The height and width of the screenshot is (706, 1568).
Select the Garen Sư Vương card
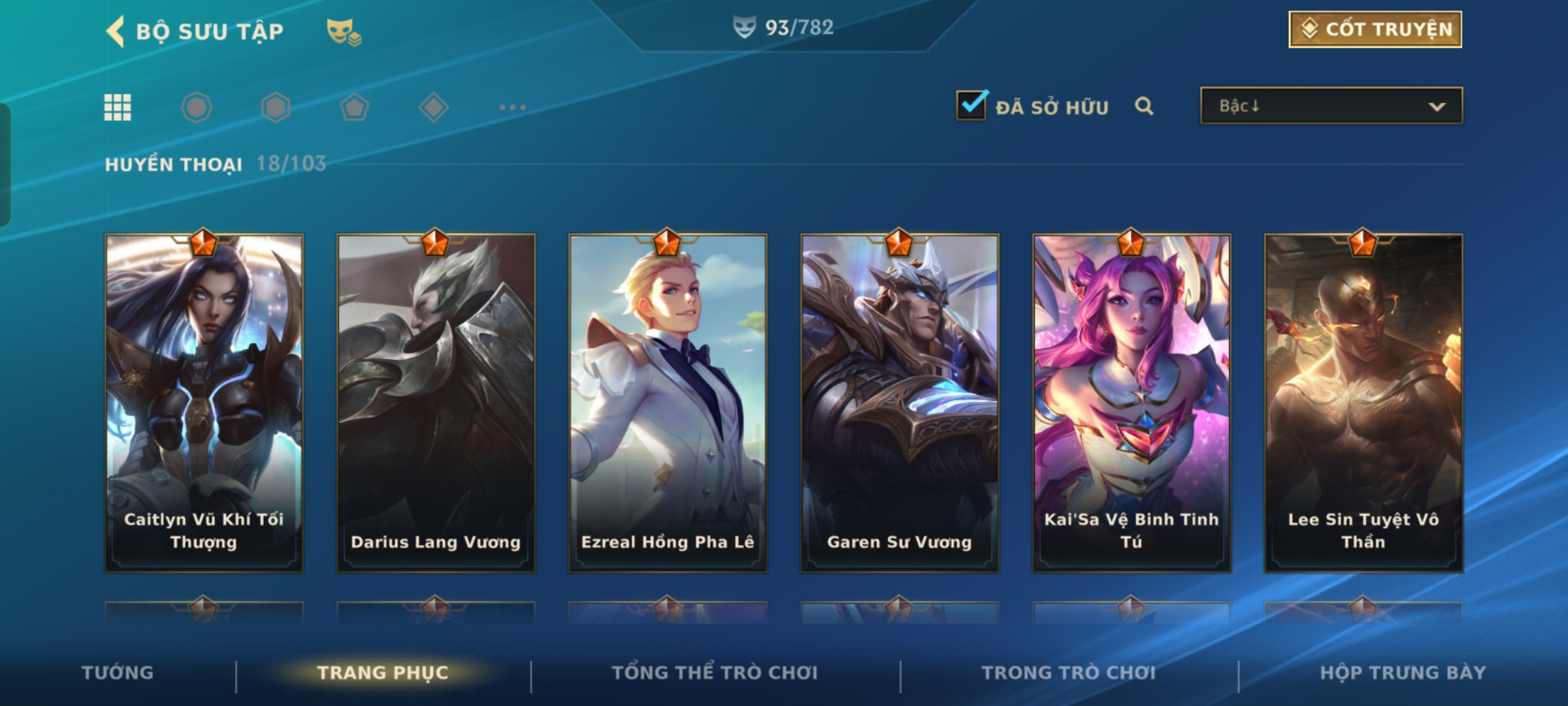pyautogui.click(x=900, y=403)
